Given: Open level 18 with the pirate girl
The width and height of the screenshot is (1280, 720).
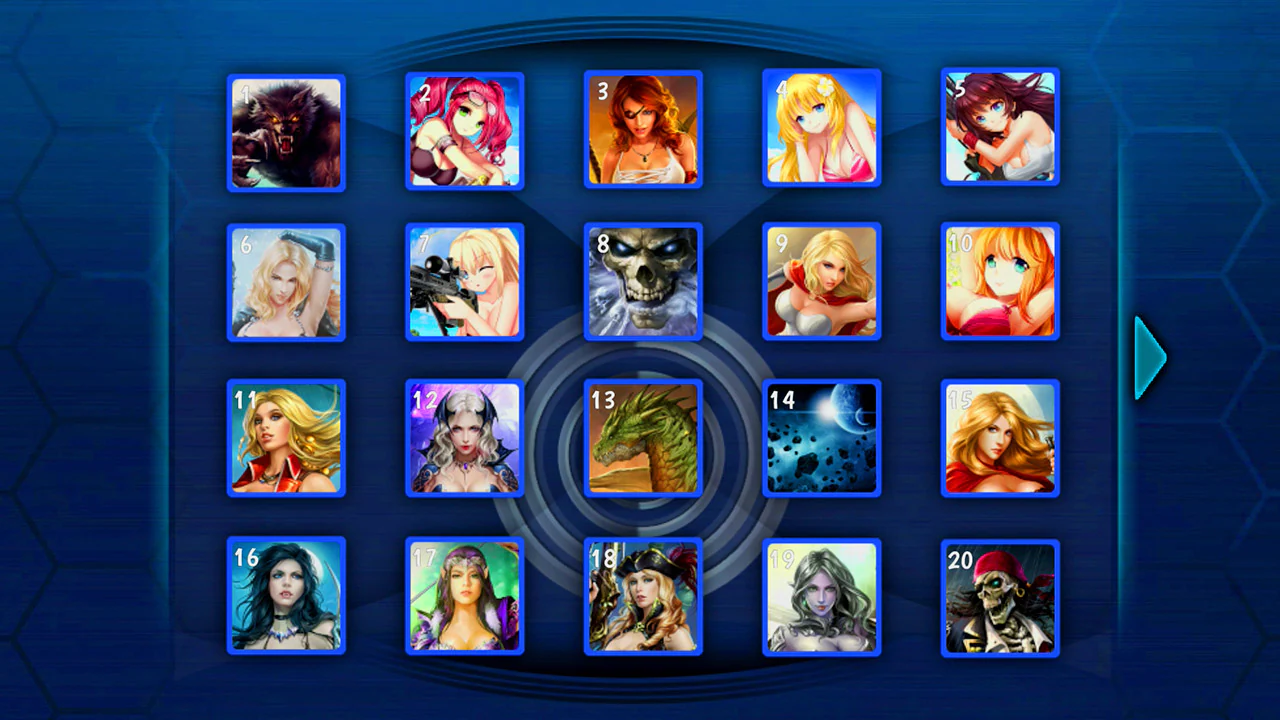Looking at the screenshot, I should (643, 597).
